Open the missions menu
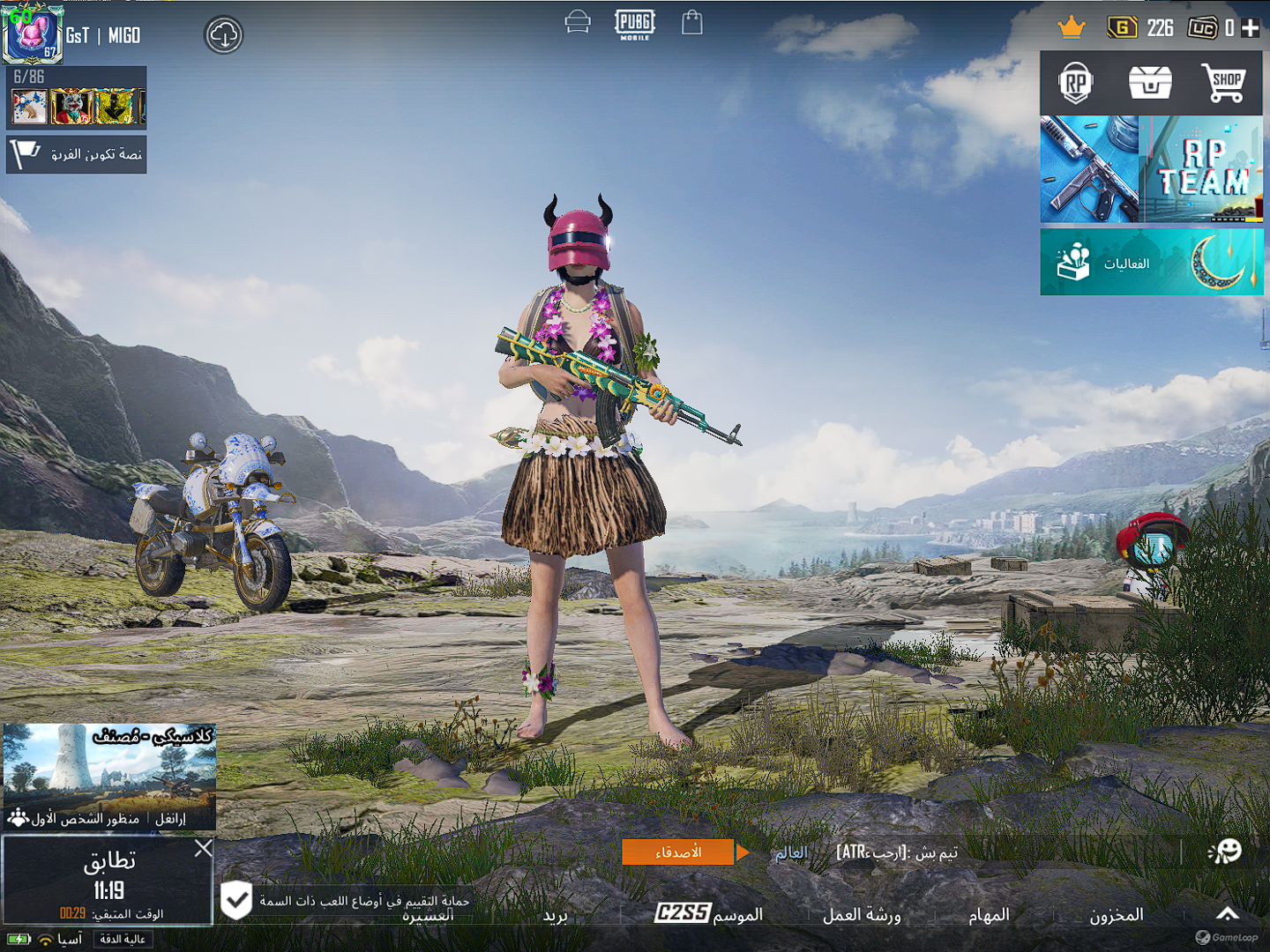Screen dimensions: 1270x952 coord(989,915)
